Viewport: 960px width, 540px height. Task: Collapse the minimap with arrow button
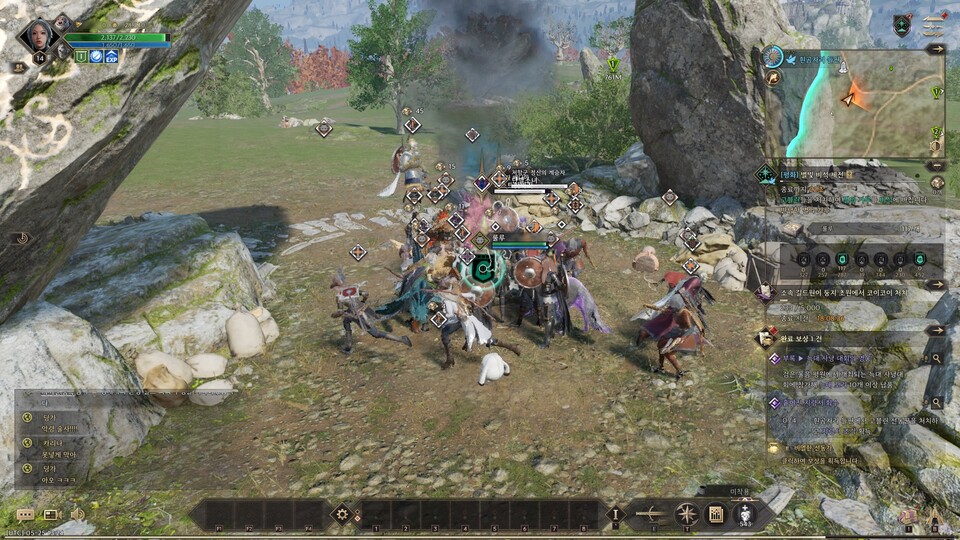click(936, 49)
